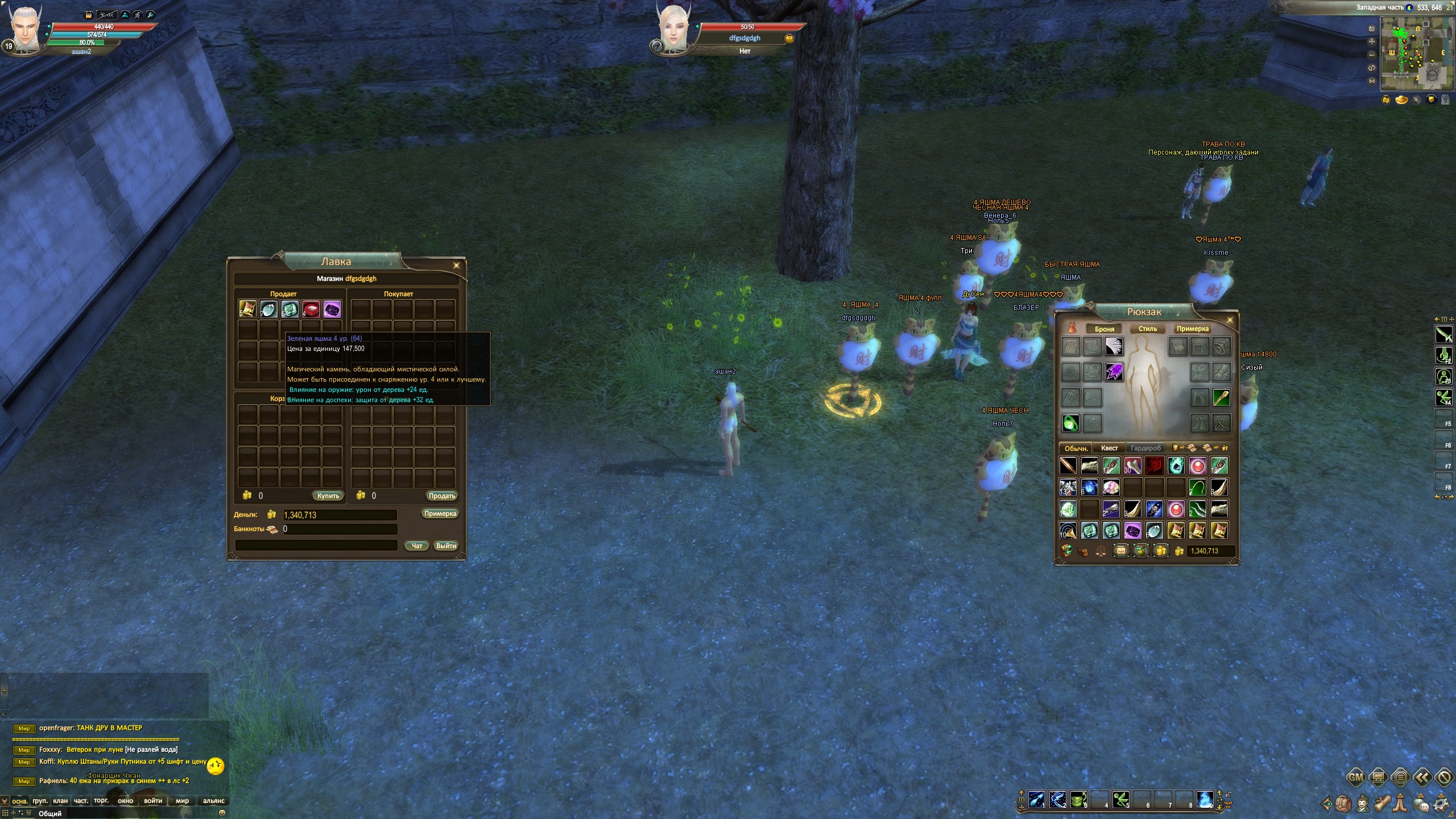The height and width of the screenshot is (819, 1456).
Task: Select the red gem in the shop
Action: (311, 309)
